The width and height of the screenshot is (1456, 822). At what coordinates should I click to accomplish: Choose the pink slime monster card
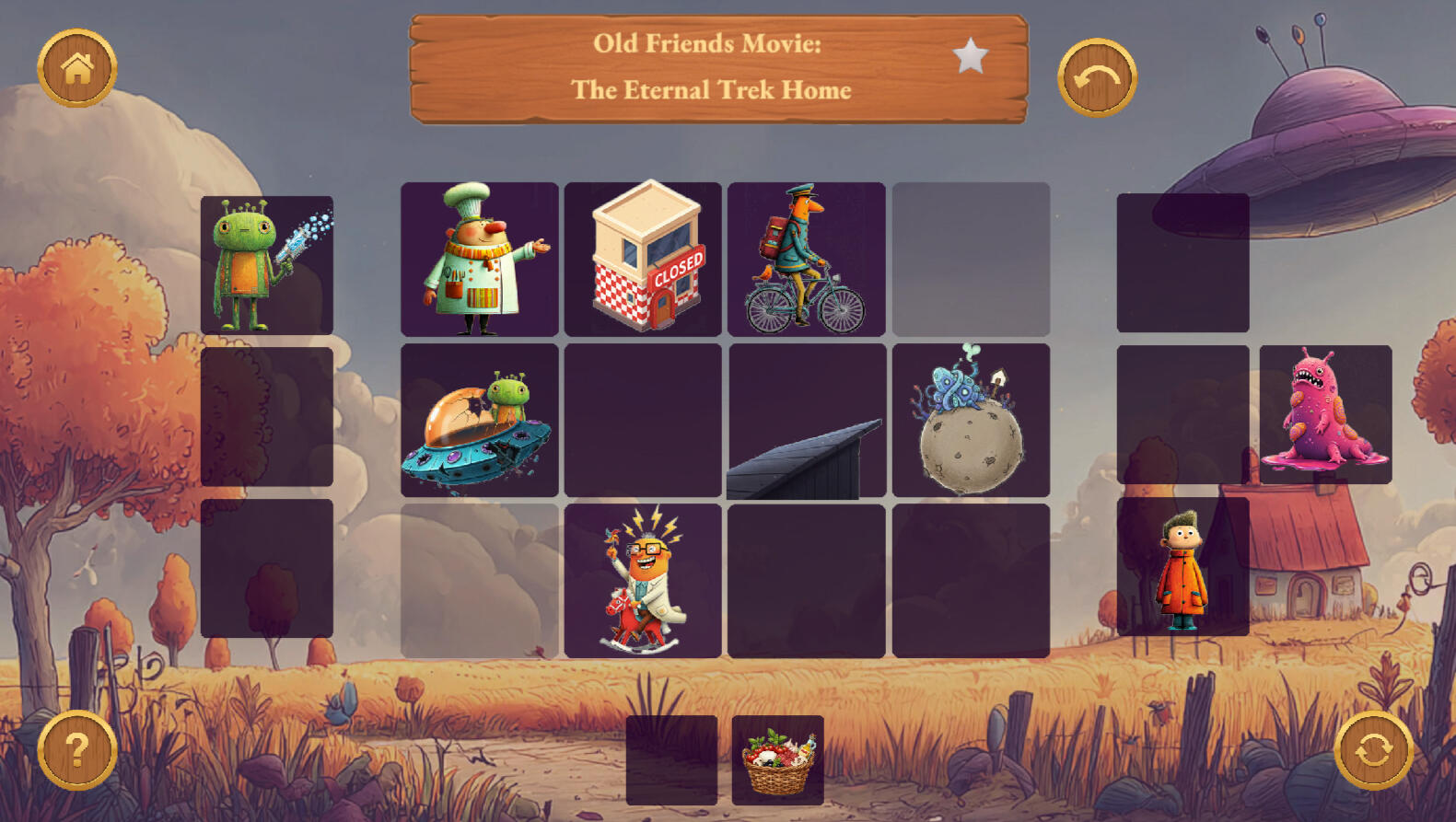pyautogui.click(x=1325, y=414)
